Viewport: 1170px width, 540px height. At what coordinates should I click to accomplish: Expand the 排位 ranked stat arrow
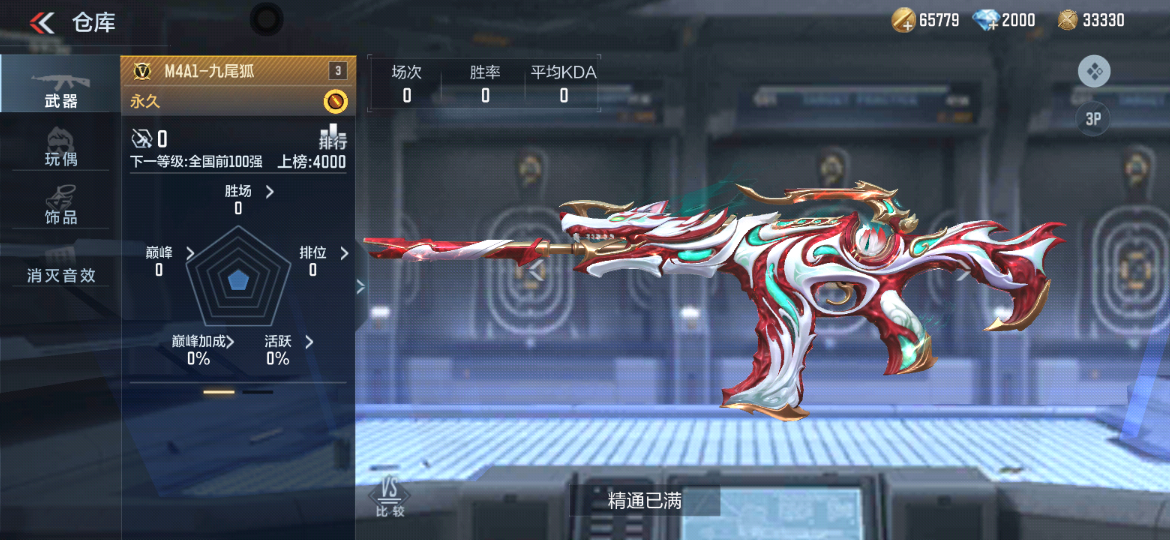tap(344, 253)
